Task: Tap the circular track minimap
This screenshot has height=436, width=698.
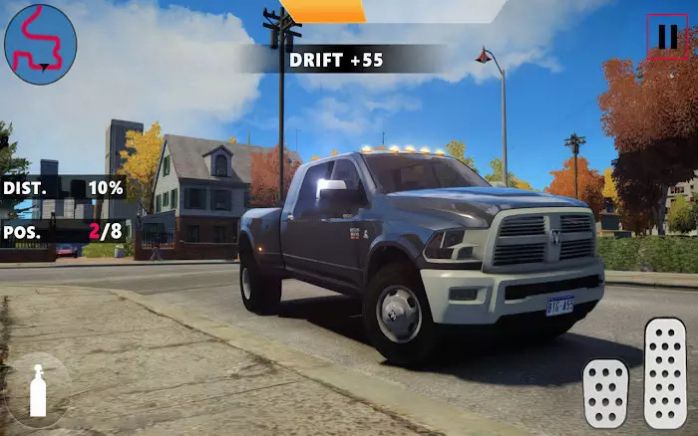Action: (40, 42)
